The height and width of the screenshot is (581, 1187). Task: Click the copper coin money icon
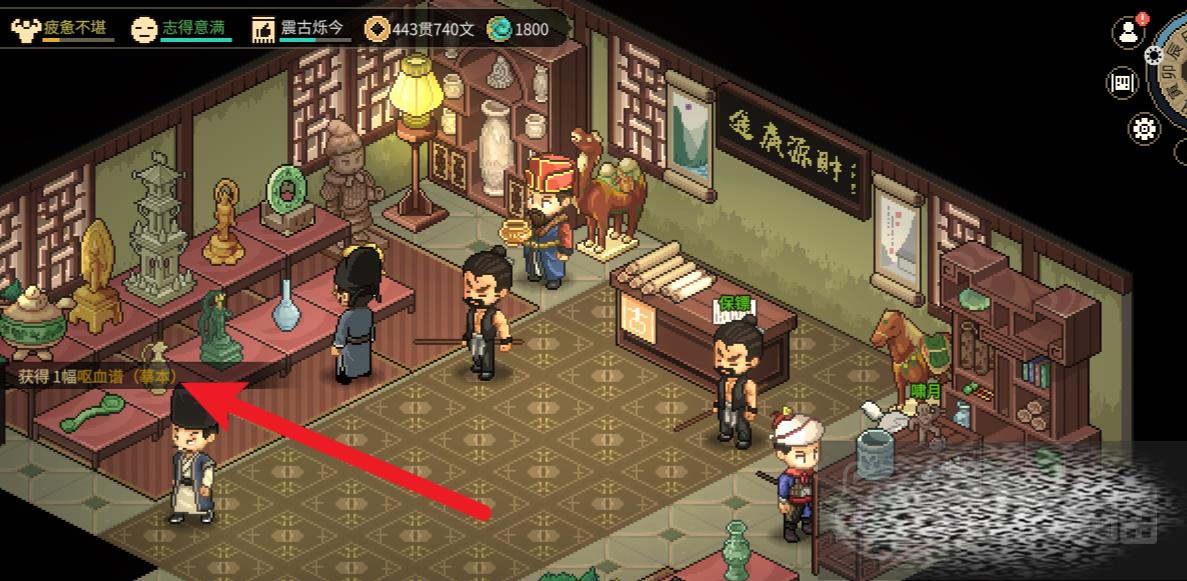tap(377, 29)
